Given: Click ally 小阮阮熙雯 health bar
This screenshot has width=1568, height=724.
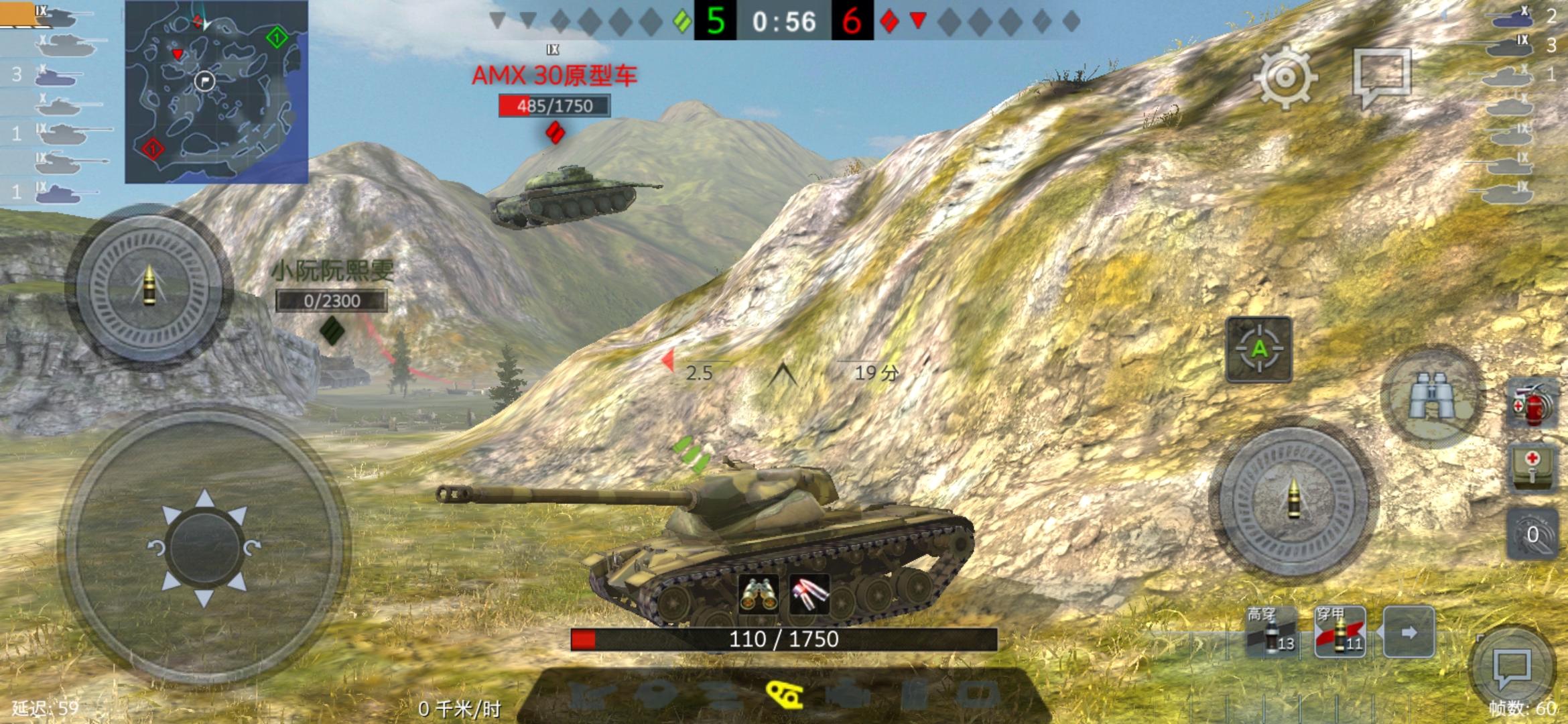Looking at the screenshot, I should point(333,301).
